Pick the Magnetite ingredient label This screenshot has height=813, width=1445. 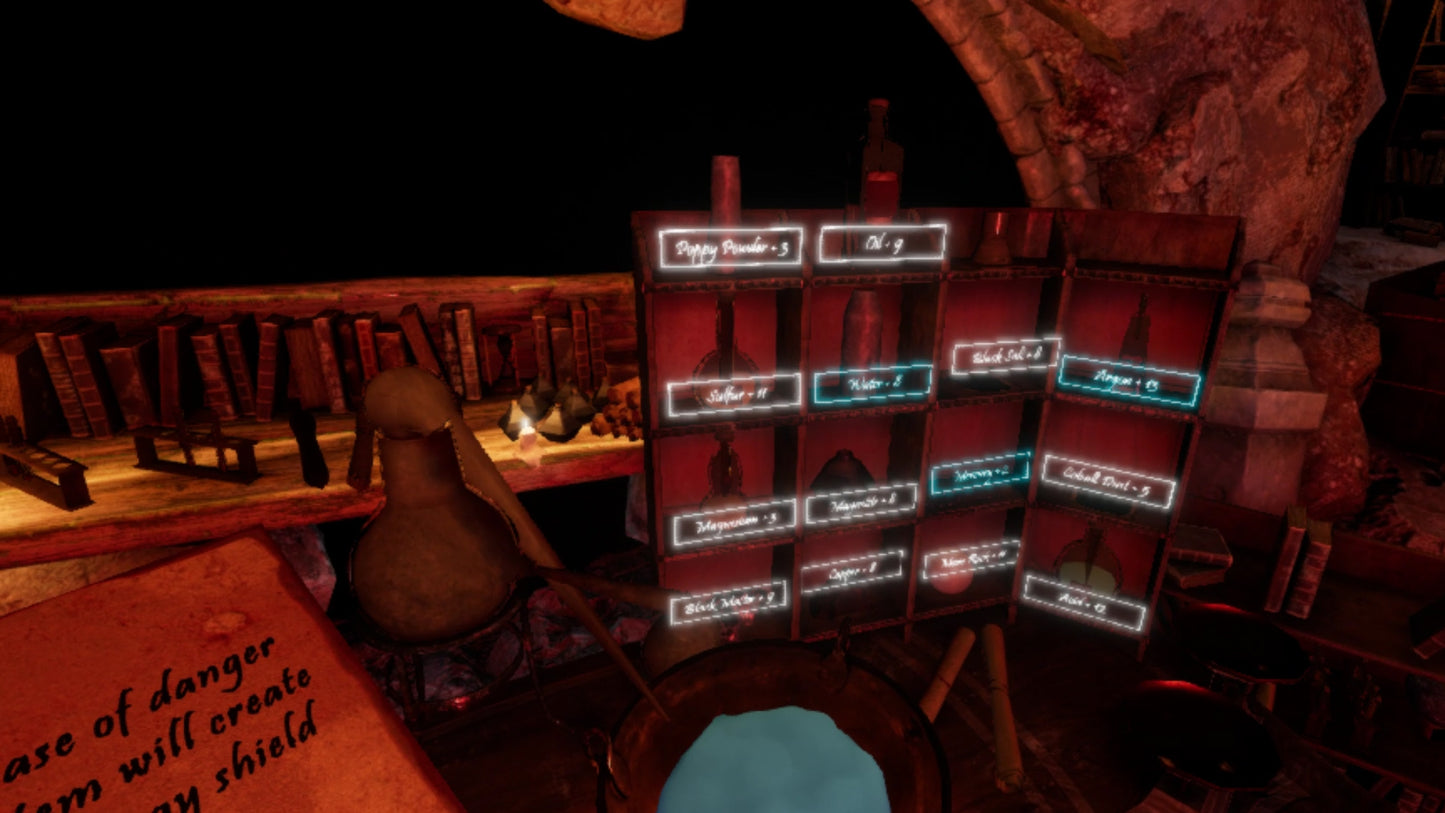click(861, 504)
